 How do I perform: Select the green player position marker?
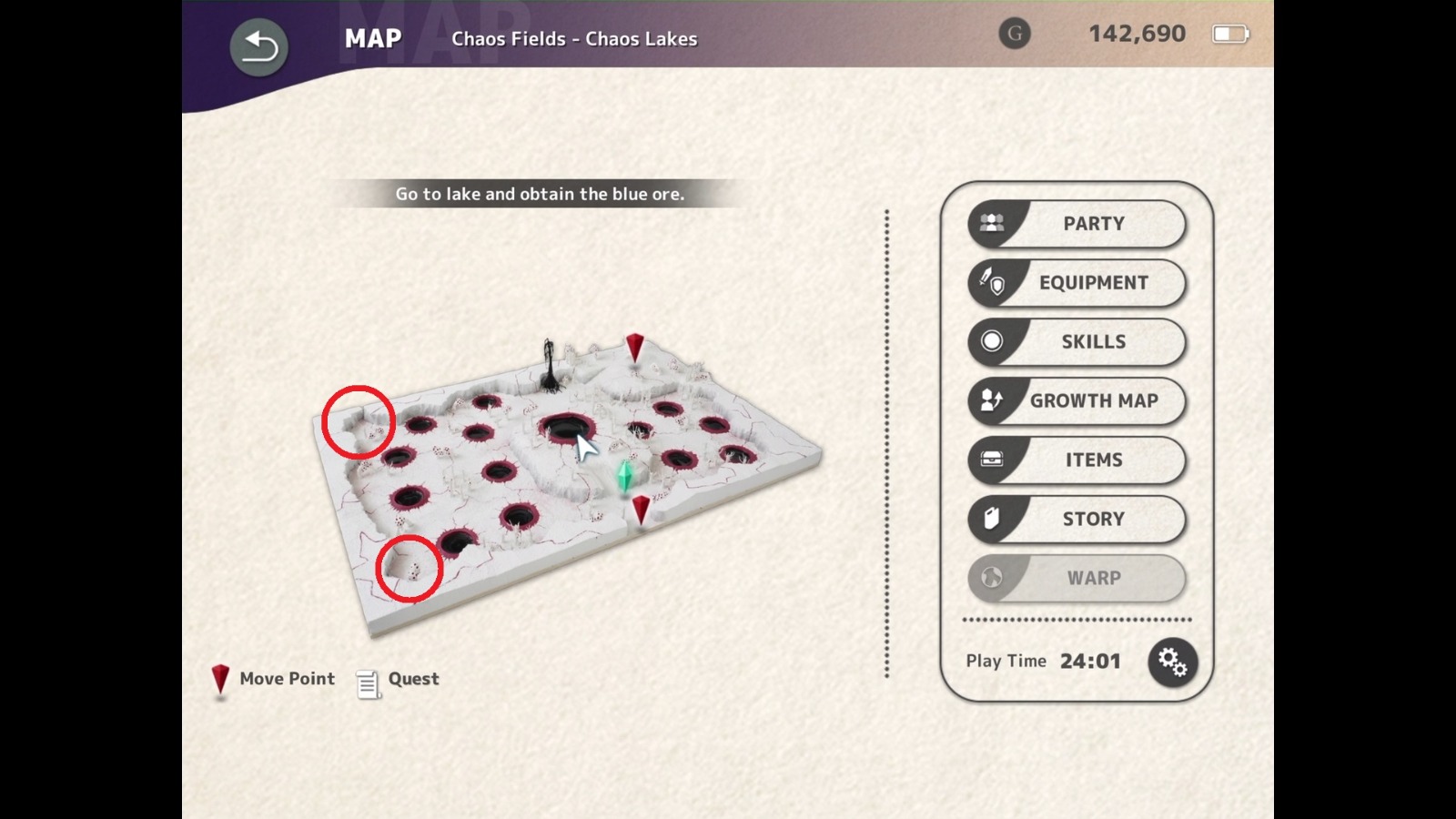pyautogui.click(x=624, y=473)
